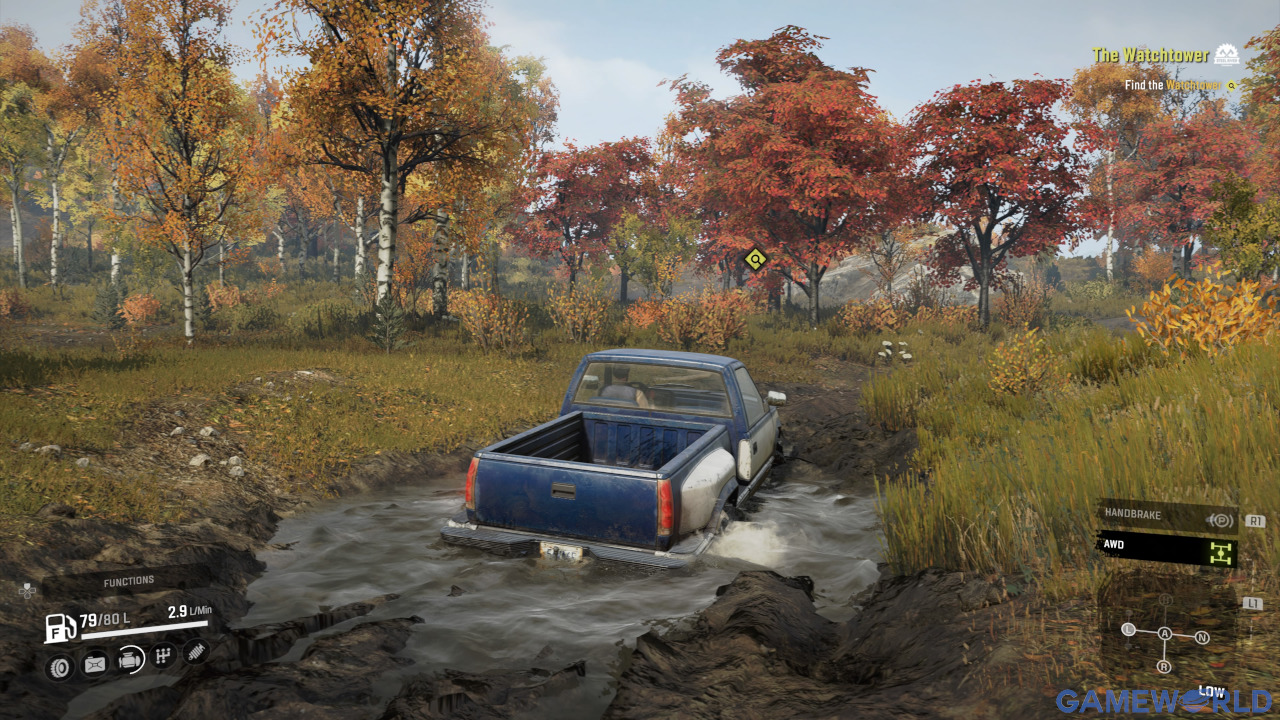Select the yellow waypoint marker with magnifying glass
The height and width of the screenshot is (720, 1280).
point(756,260)
